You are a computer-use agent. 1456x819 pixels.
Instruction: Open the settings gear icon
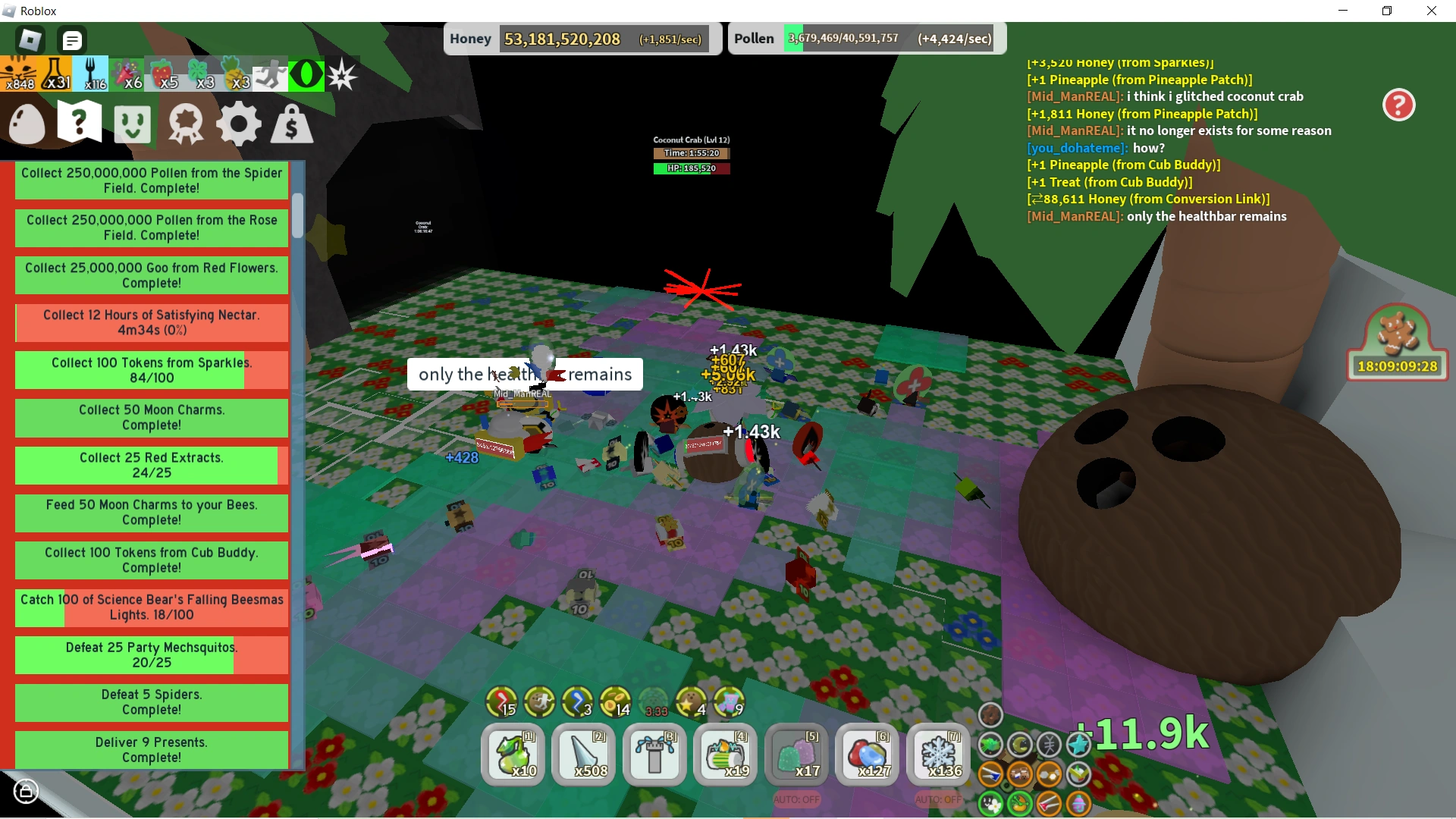click(239, 124)
